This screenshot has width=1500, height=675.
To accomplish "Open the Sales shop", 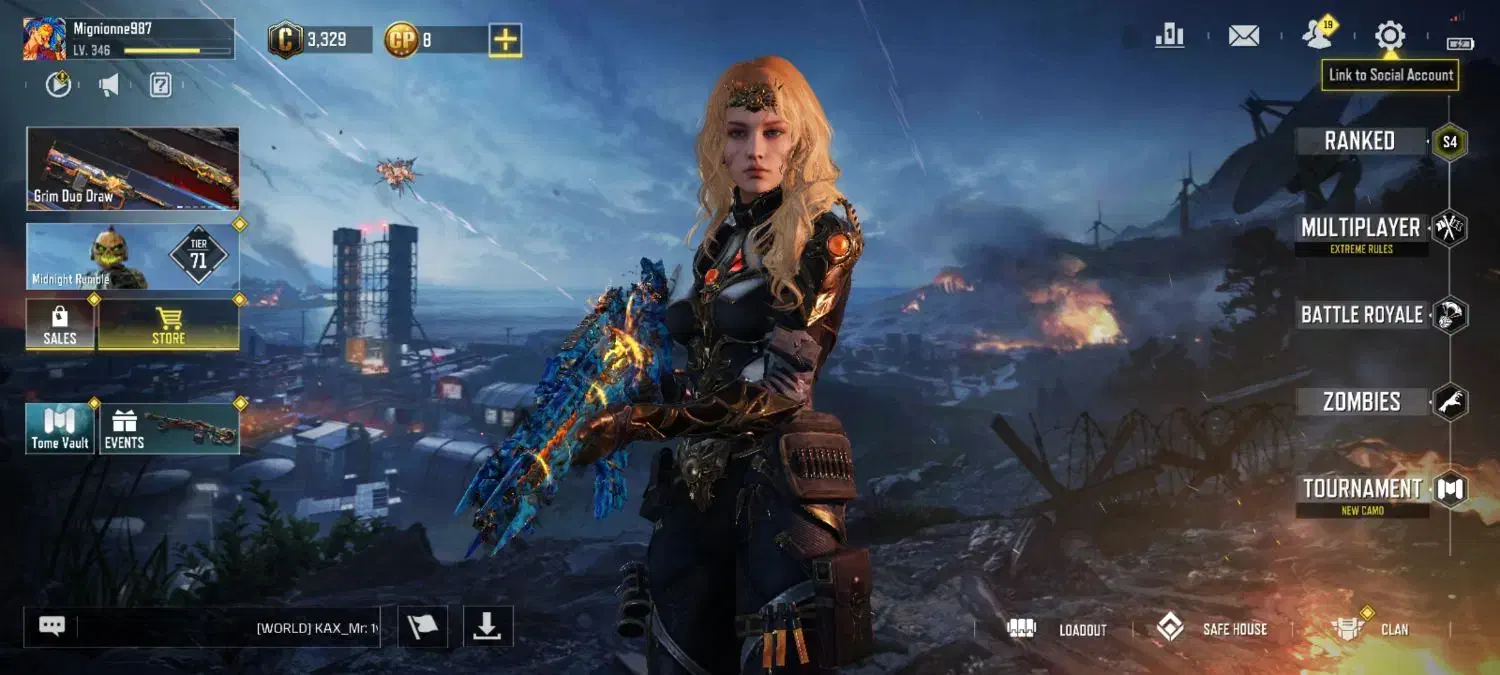I will 60,325.
